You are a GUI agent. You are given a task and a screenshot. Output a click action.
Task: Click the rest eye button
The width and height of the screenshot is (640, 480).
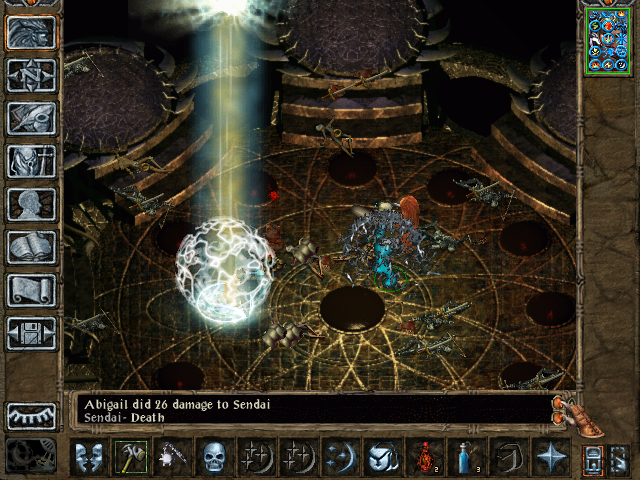tap(31, 416)
